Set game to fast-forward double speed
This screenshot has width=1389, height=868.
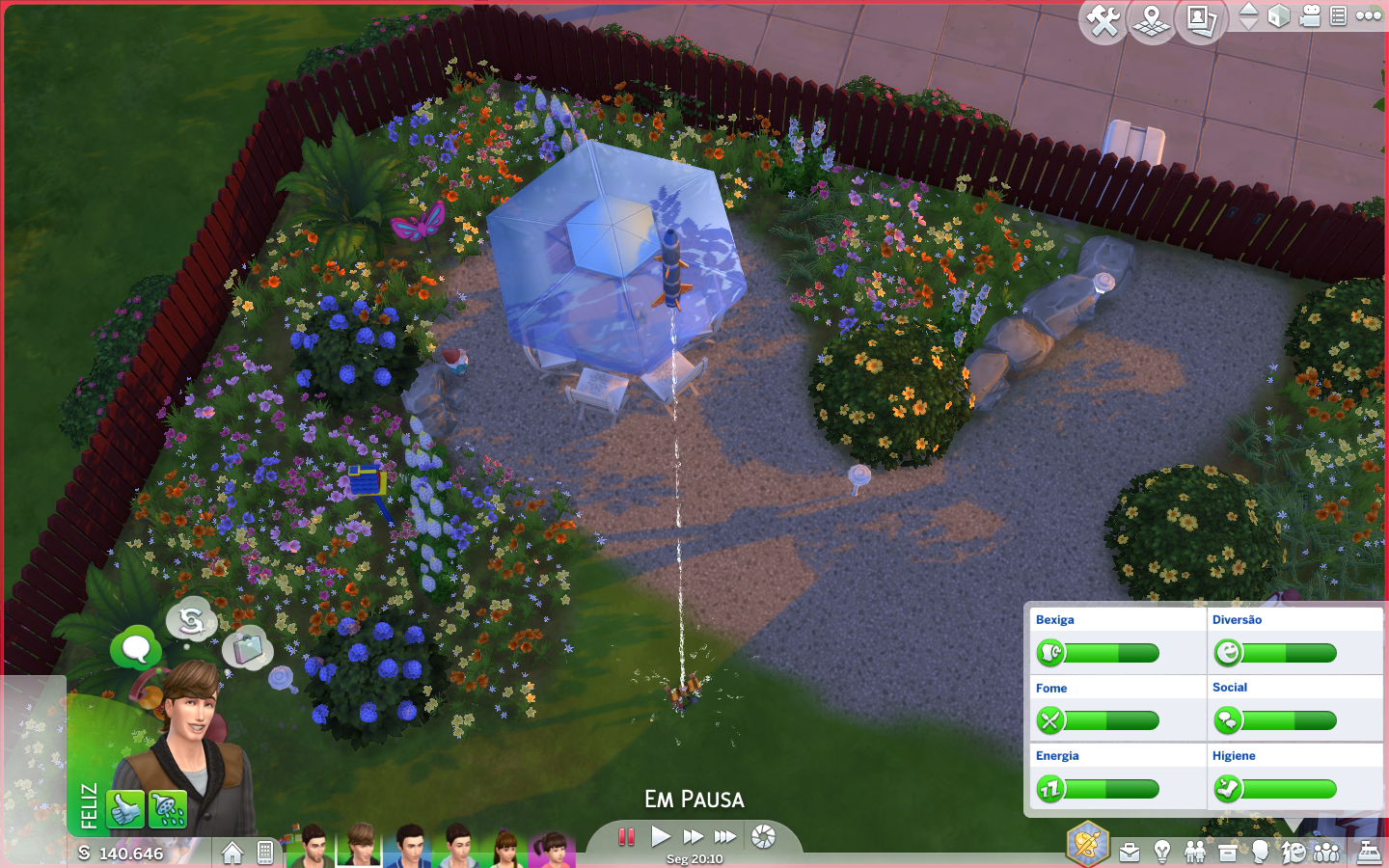tap(693, 836)
